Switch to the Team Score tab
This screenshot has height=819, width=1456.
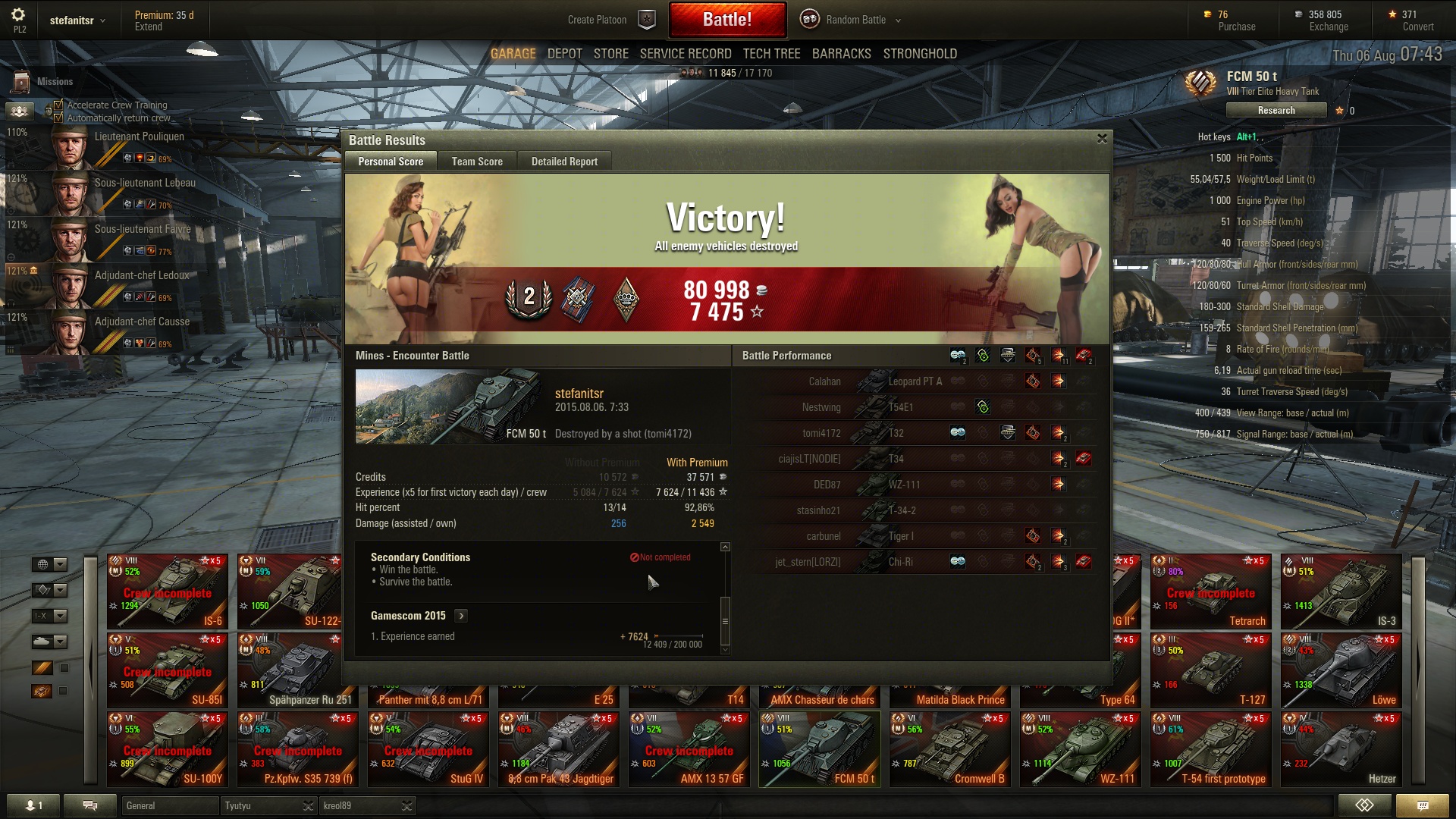tap(477, 162)
